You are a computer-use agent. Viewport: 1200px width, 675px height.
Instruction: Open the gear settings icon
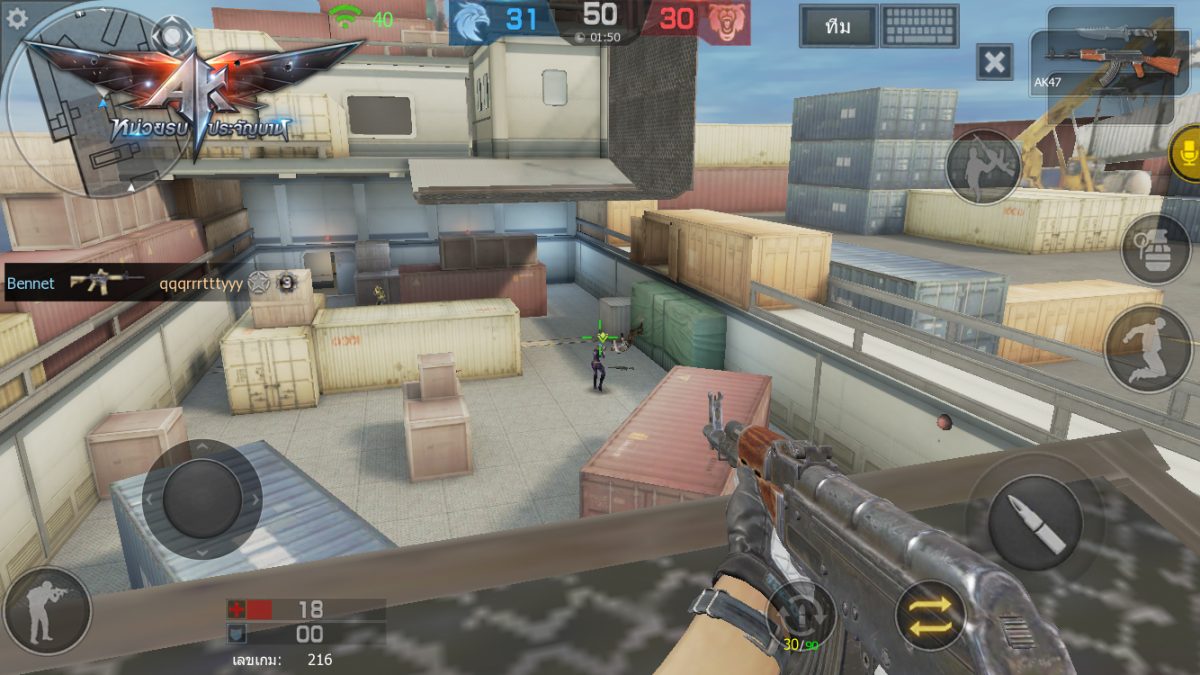click(16, 17)
